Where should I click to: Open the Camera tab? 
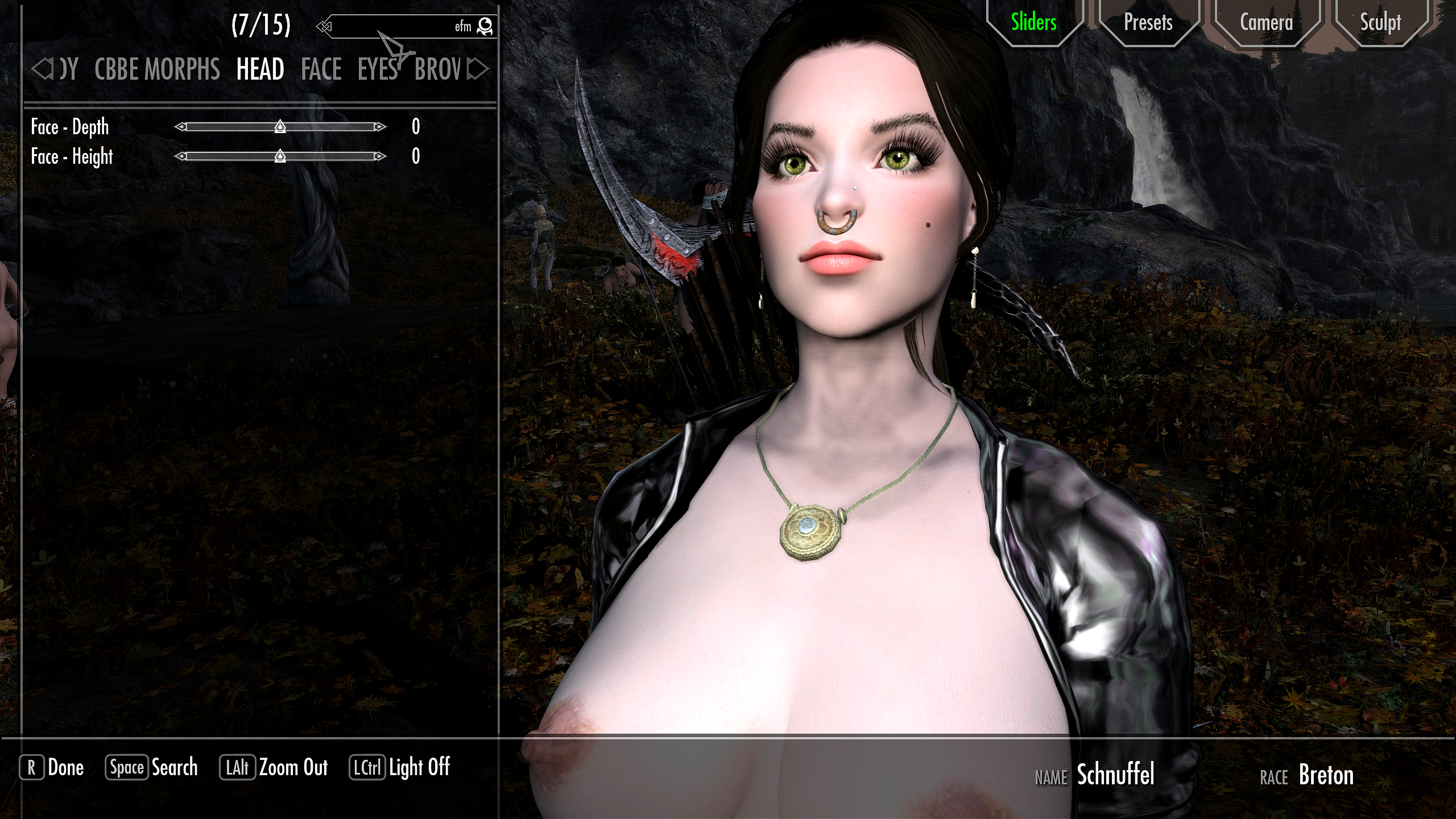click(x=1266, y=23)
